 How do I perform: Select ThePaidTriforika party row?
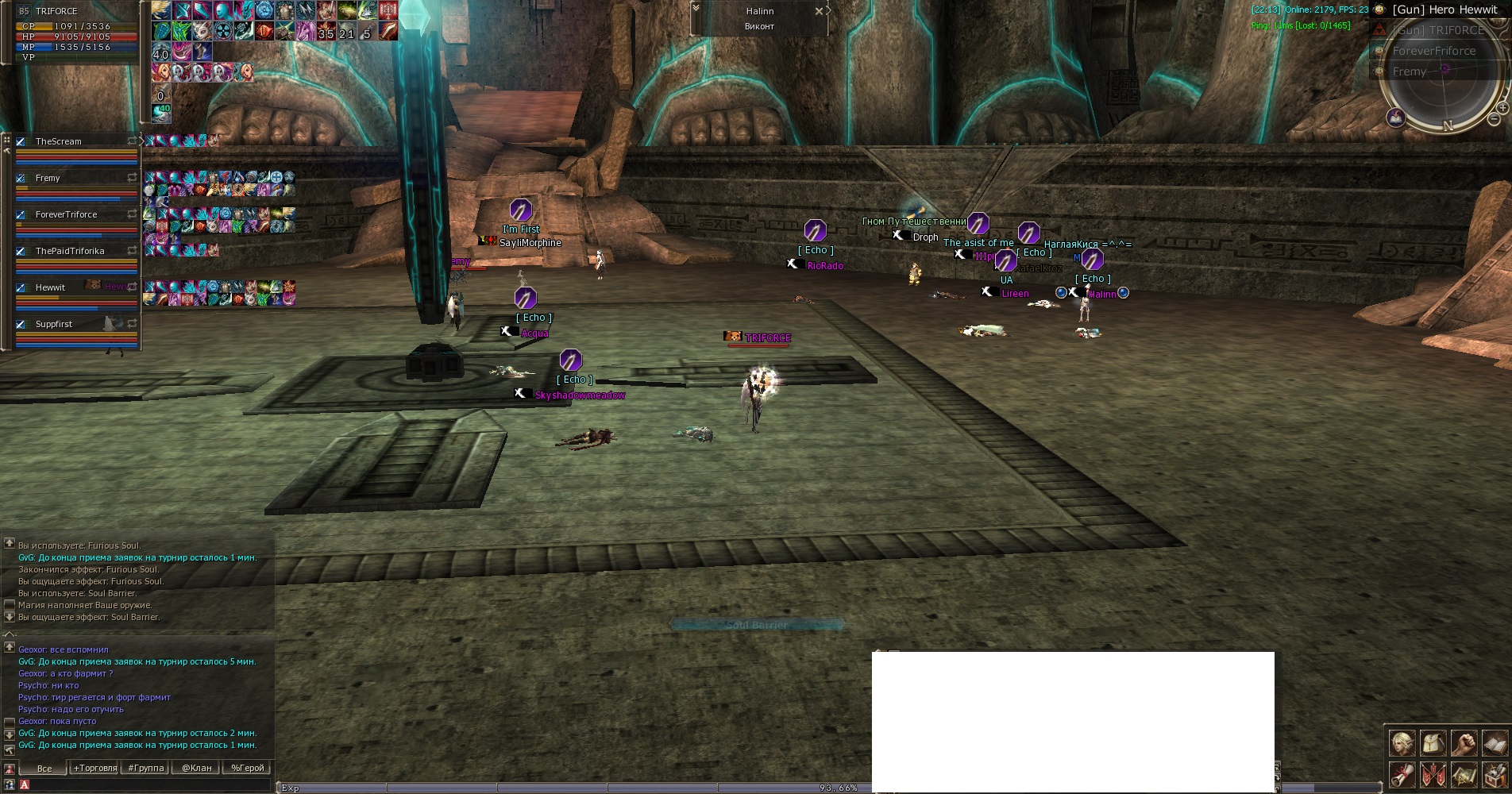[x=70, y=252]
